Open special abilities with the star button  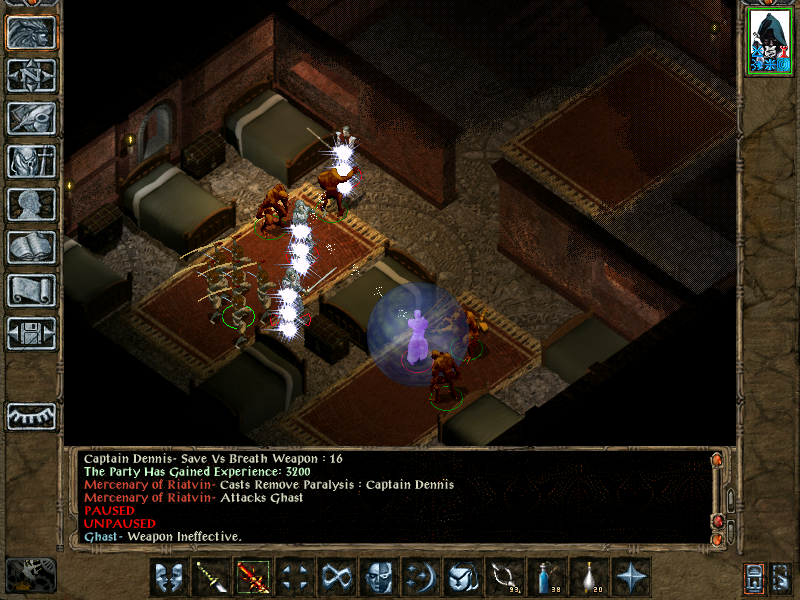pyautogui.click(x=631, y=576)
